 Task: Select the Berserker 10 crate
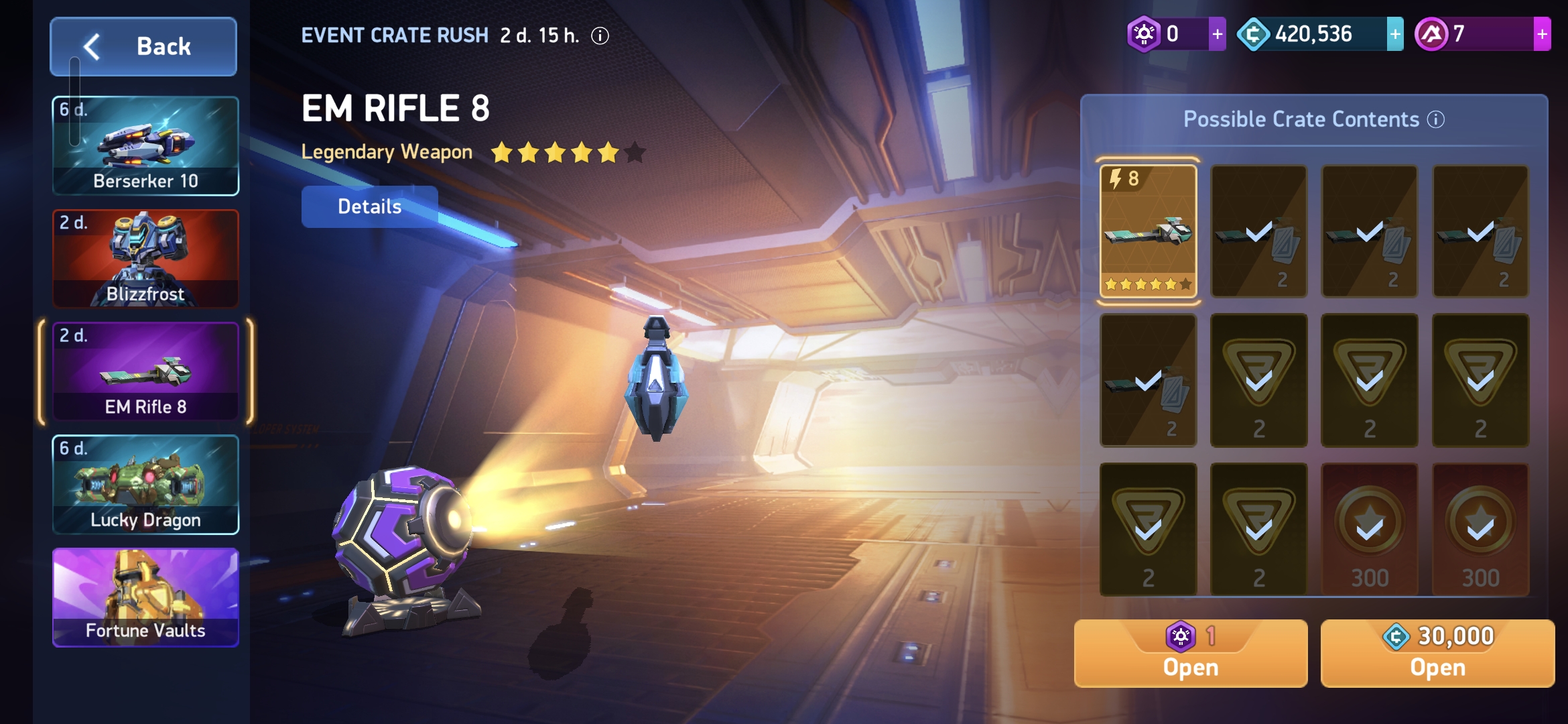pos(145,146)
